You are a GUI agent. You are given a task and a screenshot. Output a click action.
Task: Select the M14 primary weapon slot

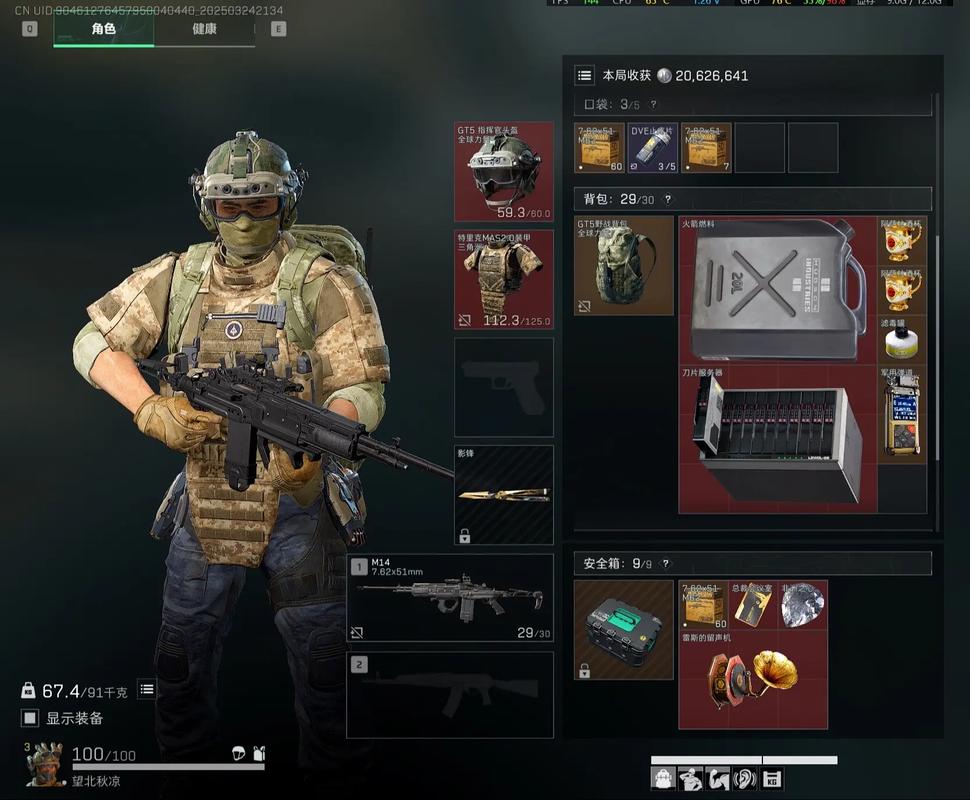pos(450,598)
